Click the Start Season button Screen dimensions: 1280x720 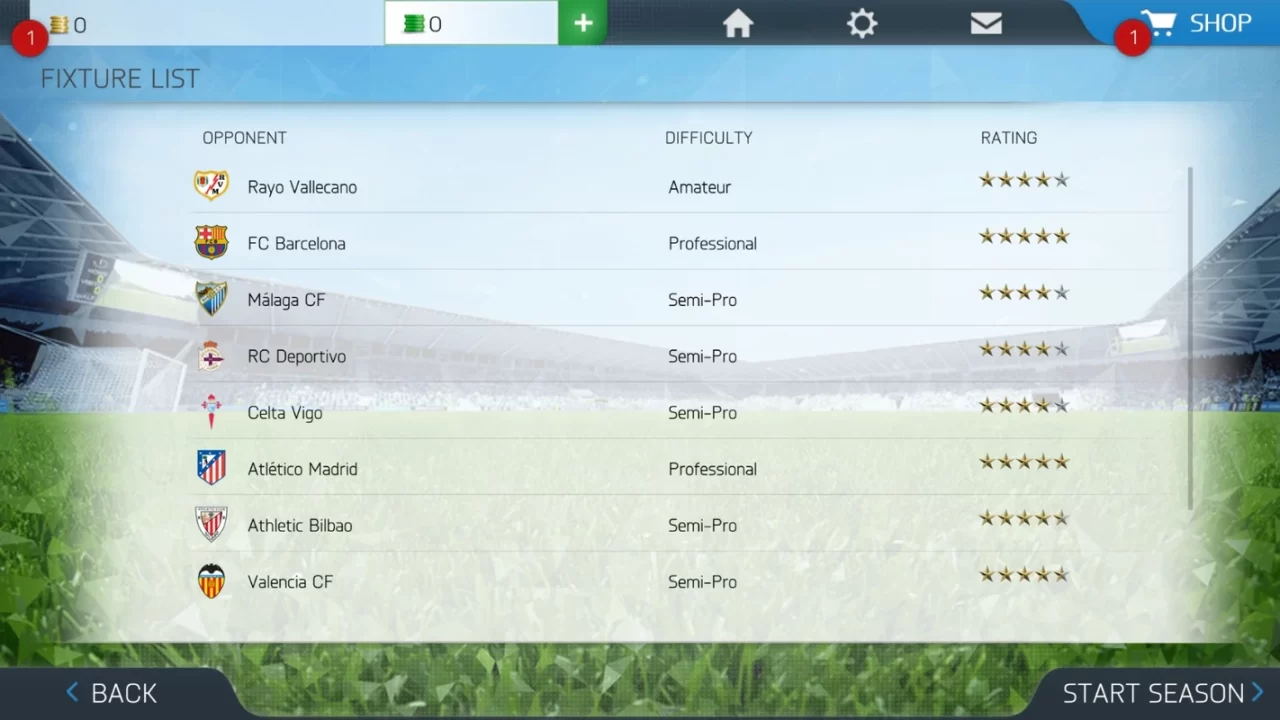[1157, 692]
